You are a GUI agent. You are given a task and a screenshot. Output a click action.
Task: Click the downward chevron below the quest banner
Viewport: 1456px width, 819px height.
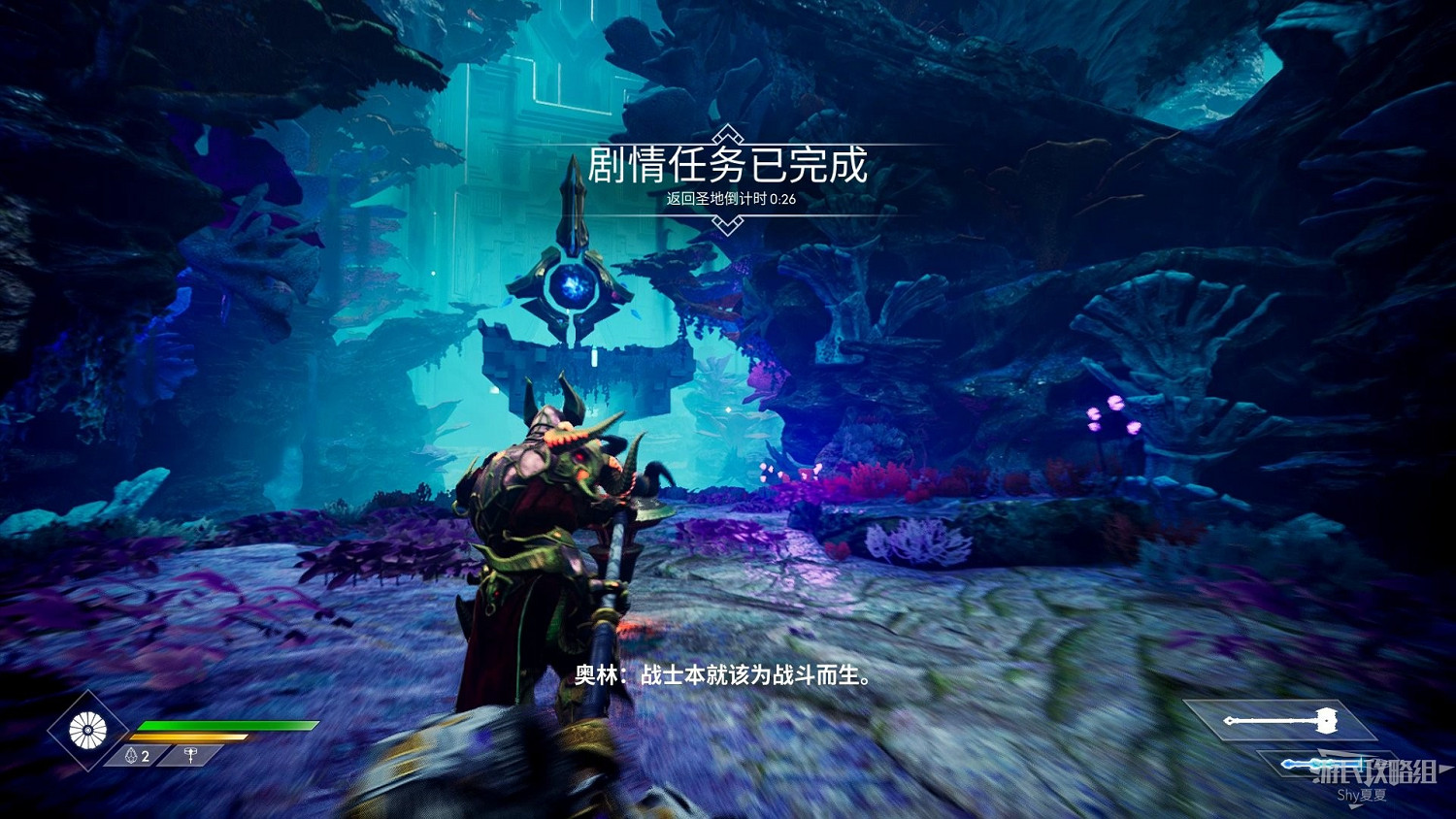(726, 227)
